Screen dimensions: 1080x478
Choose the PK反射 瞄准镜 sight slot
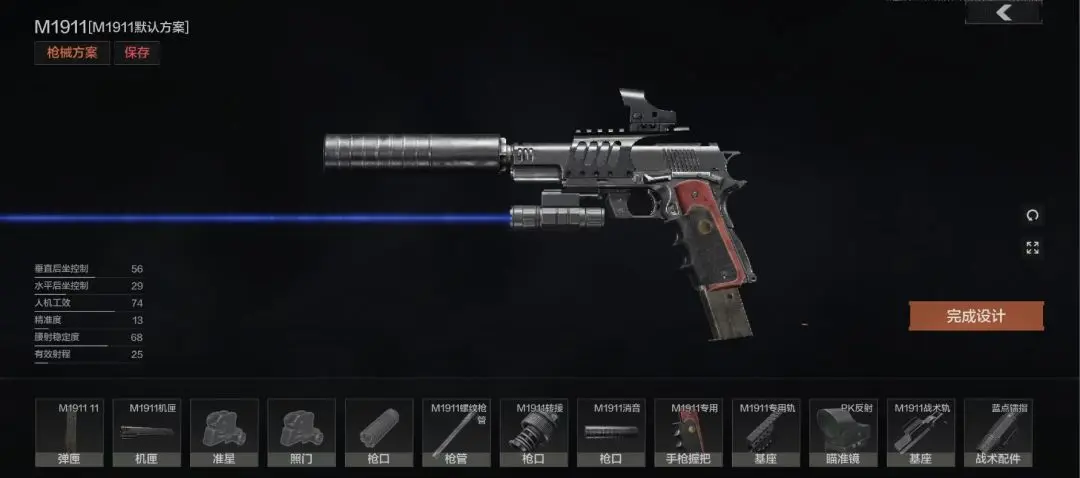pos(843,433)
